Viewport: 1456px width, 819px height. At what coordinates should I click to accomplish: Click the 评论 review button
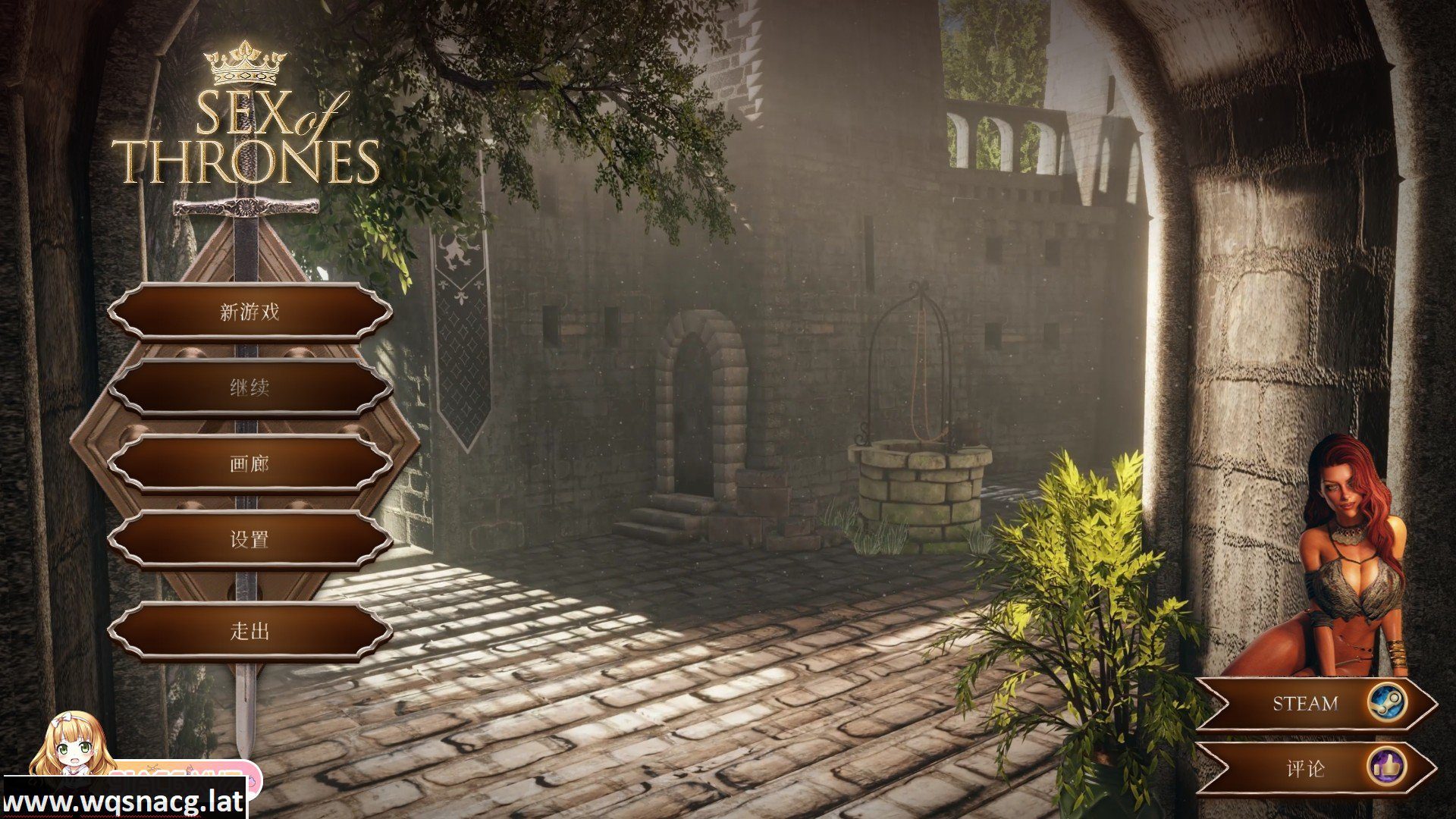point(1314,768)
